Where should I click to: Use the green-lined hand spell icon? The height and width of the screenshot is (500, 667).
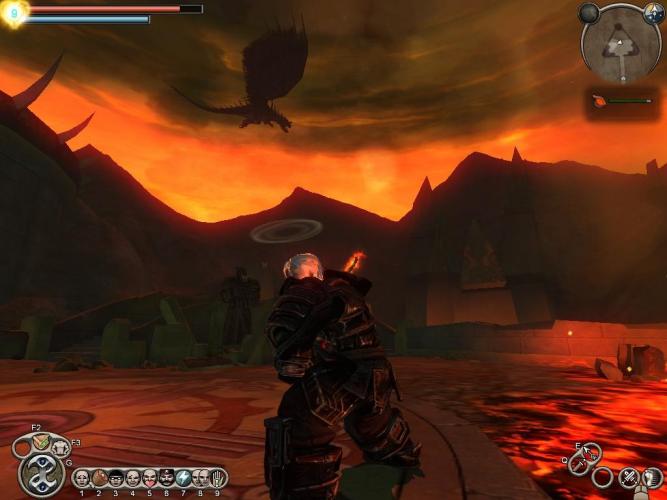click(x=217, y=478)
